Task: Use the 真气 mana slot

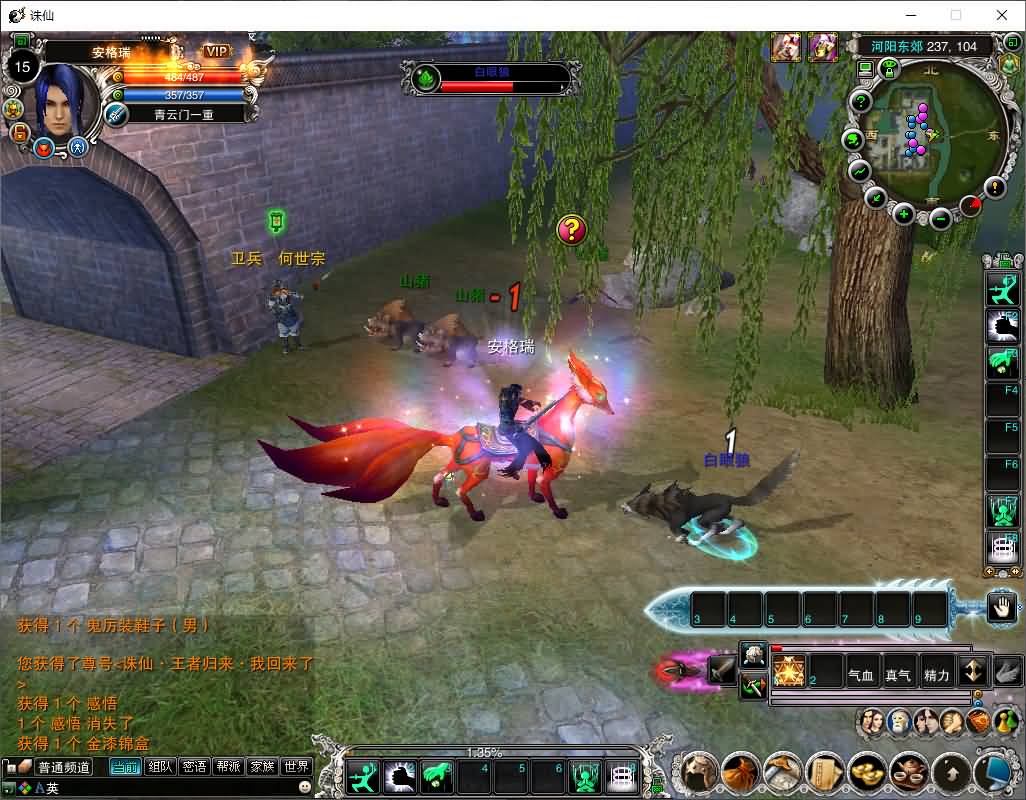Action: 898,675
